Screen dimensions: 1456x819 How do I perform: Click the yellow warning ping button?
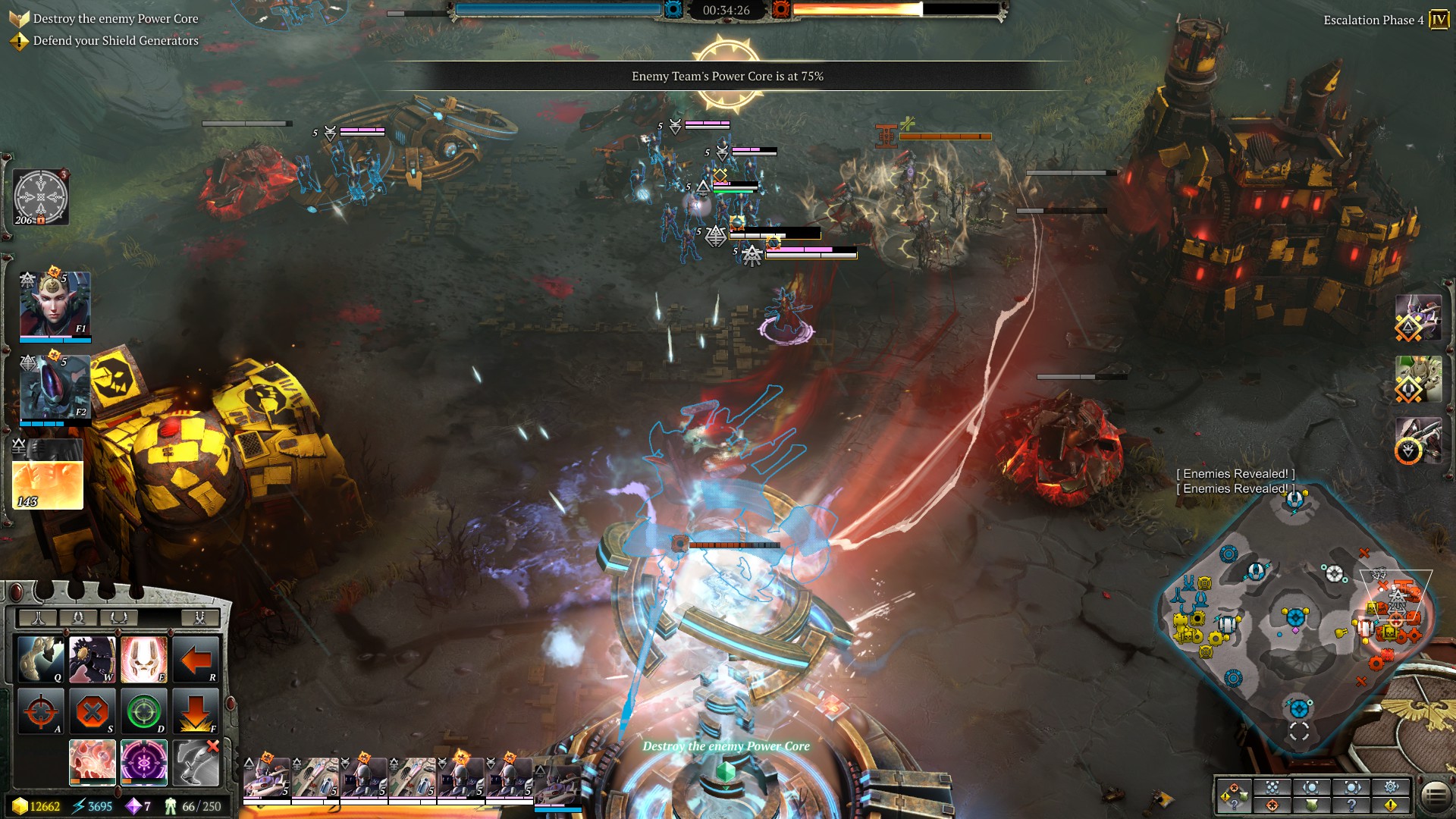1391,805
